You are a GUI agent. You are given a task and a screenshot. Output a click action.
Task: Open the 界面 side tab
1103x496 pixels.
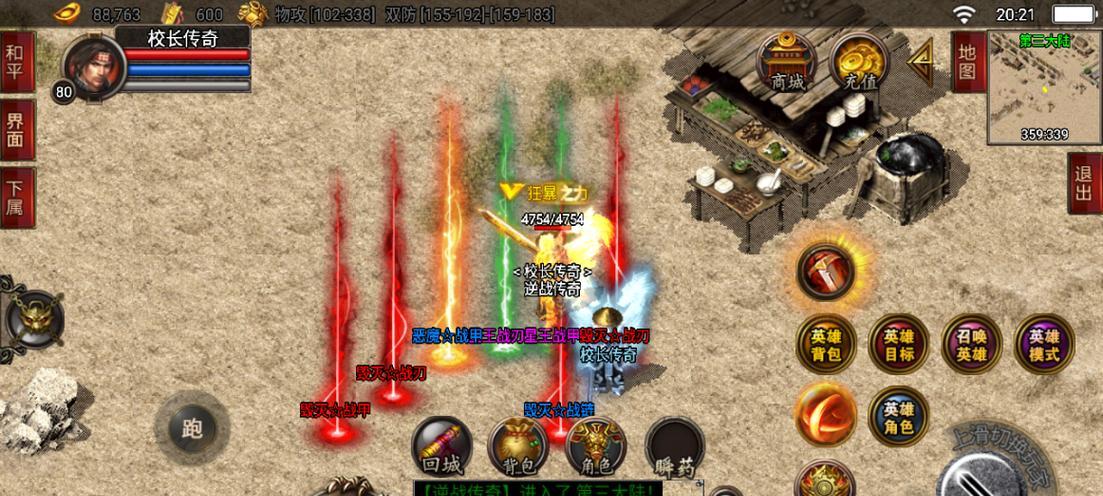[17, 130]
